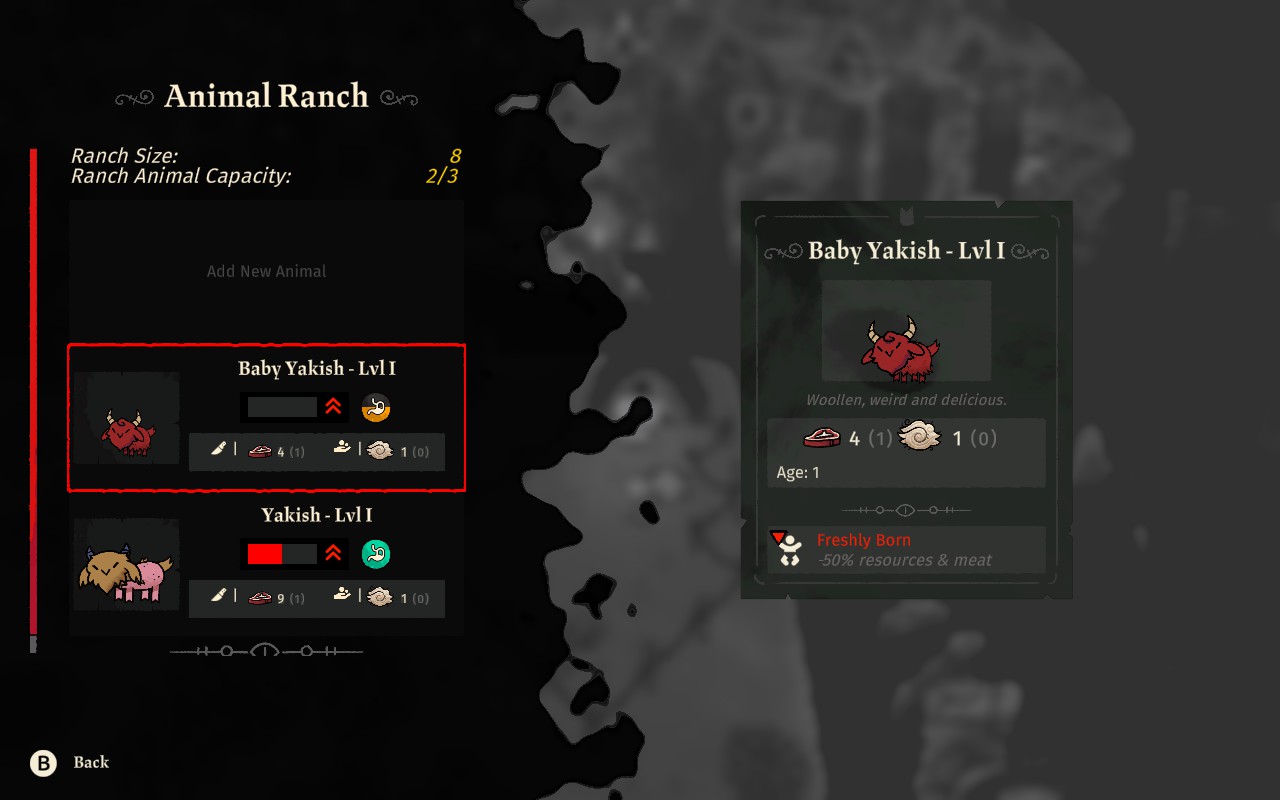
Task: Choose the Baby Yakish - Lvl I row
Action: (x=266, y=418)
